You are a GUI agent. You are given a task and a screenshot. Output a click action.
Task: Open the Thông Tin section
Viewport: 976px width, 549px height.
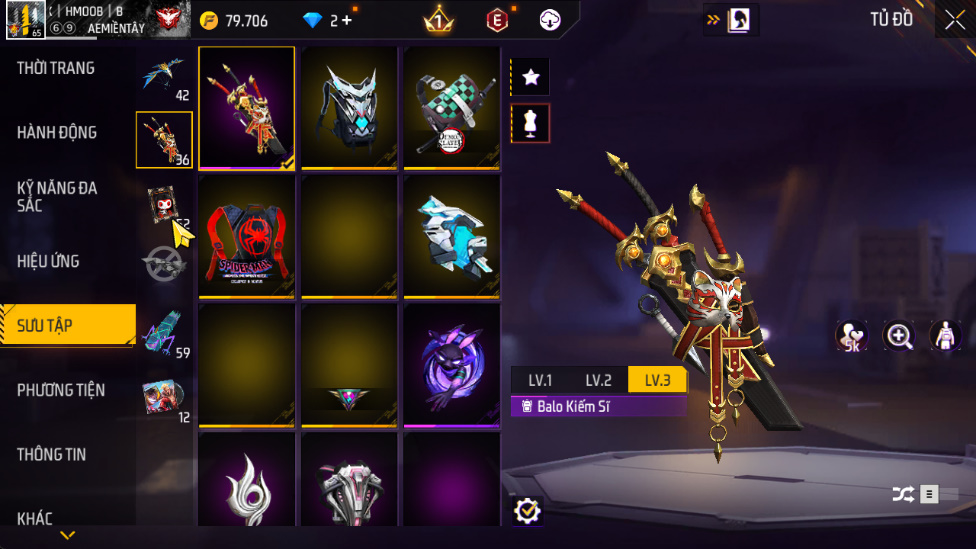(x=51, y=454)
